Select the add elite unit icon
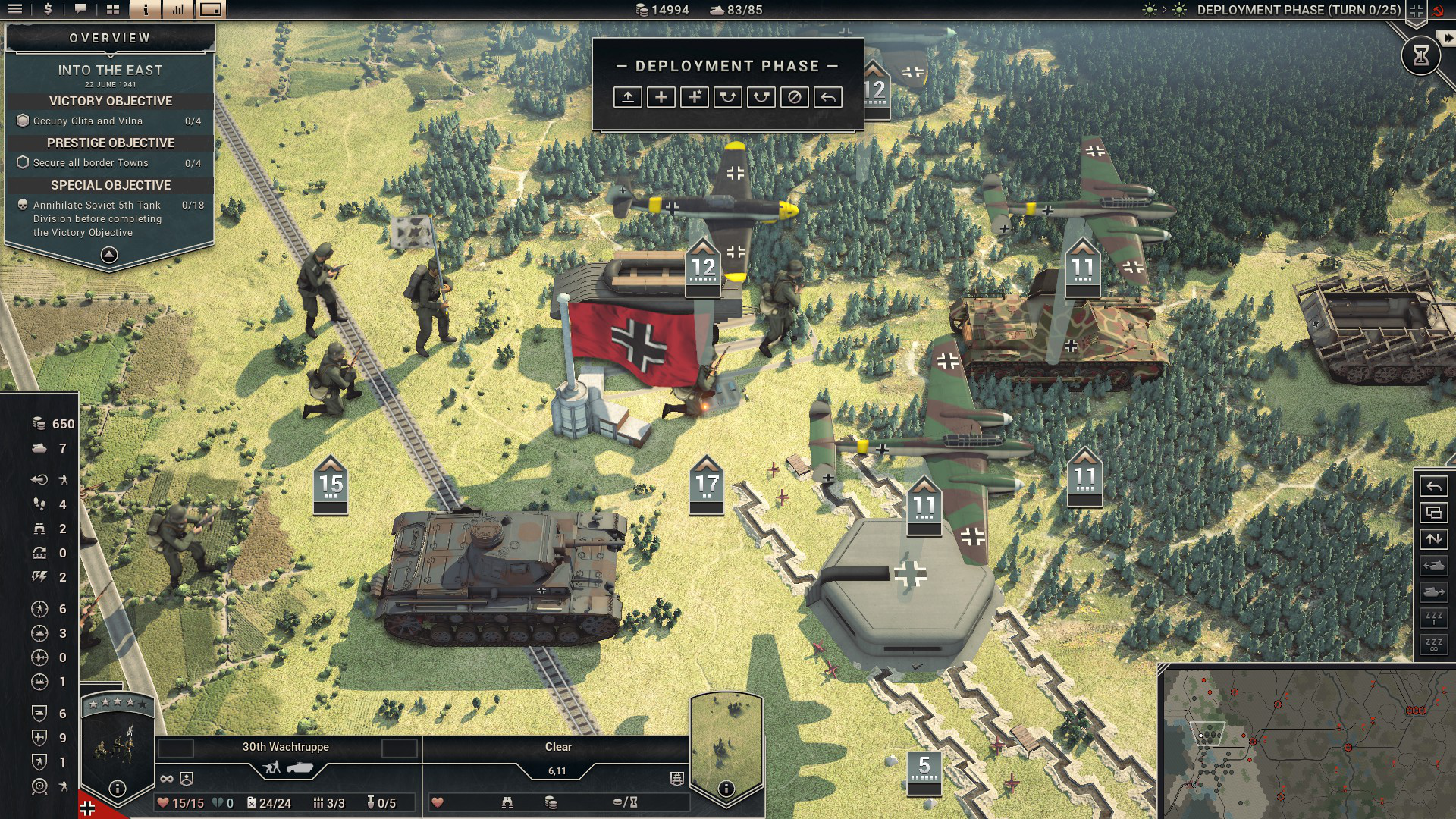Image resolution: width=1456 pixels, height=819 pixels. coord(693,97)
